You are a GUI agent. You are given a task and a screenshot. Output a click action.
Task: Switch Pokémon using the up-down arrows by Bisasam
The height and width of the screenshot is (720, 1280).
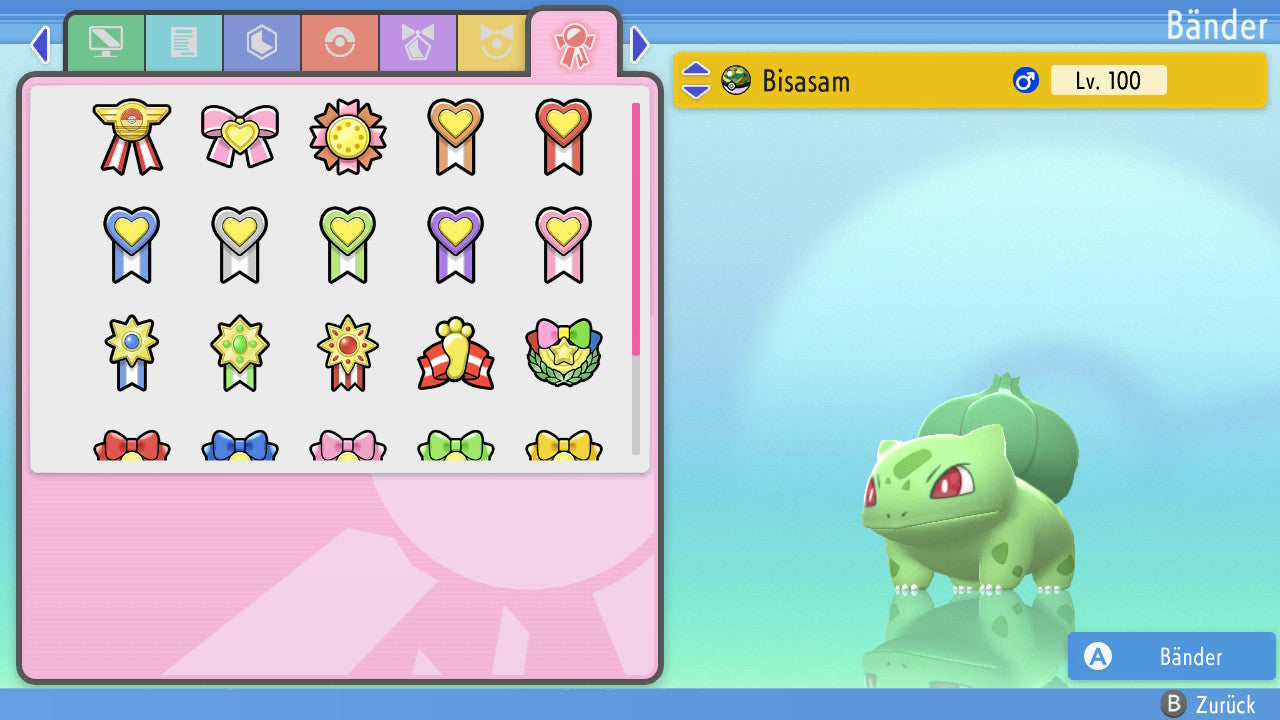tap(696, 80)
